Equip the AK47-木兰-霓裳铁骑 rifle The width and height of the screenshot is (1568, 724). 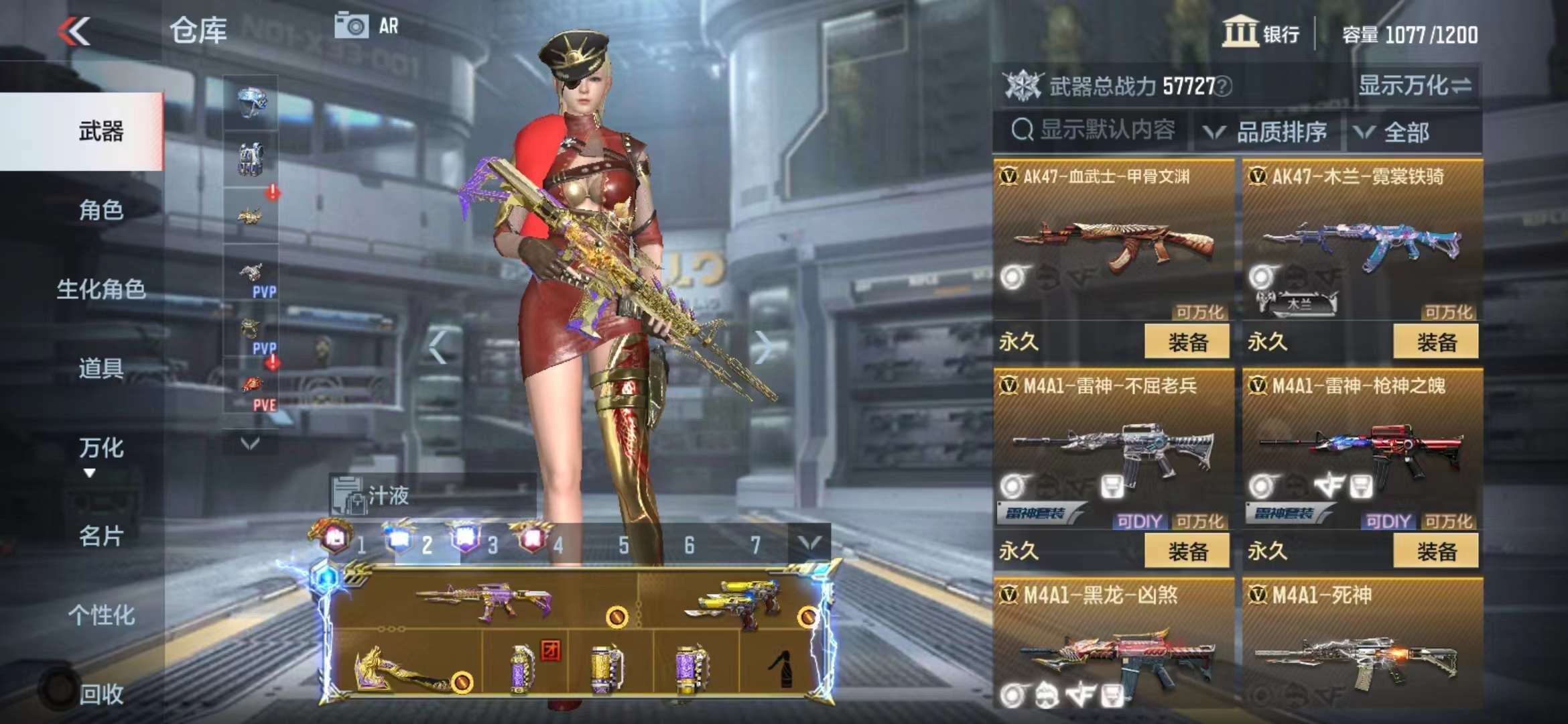1435,342
